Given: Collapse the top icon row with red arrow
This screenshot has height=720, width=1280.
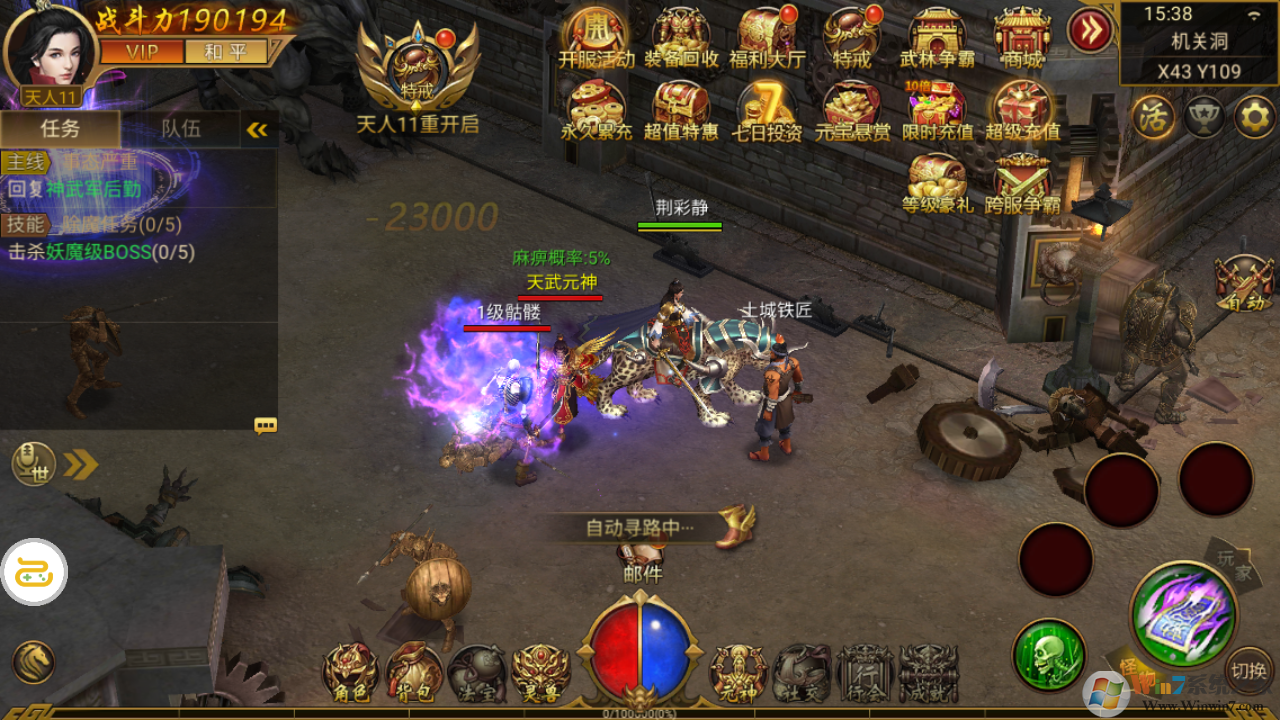Looking at the screenshot, I should [x=1090, y=31].
